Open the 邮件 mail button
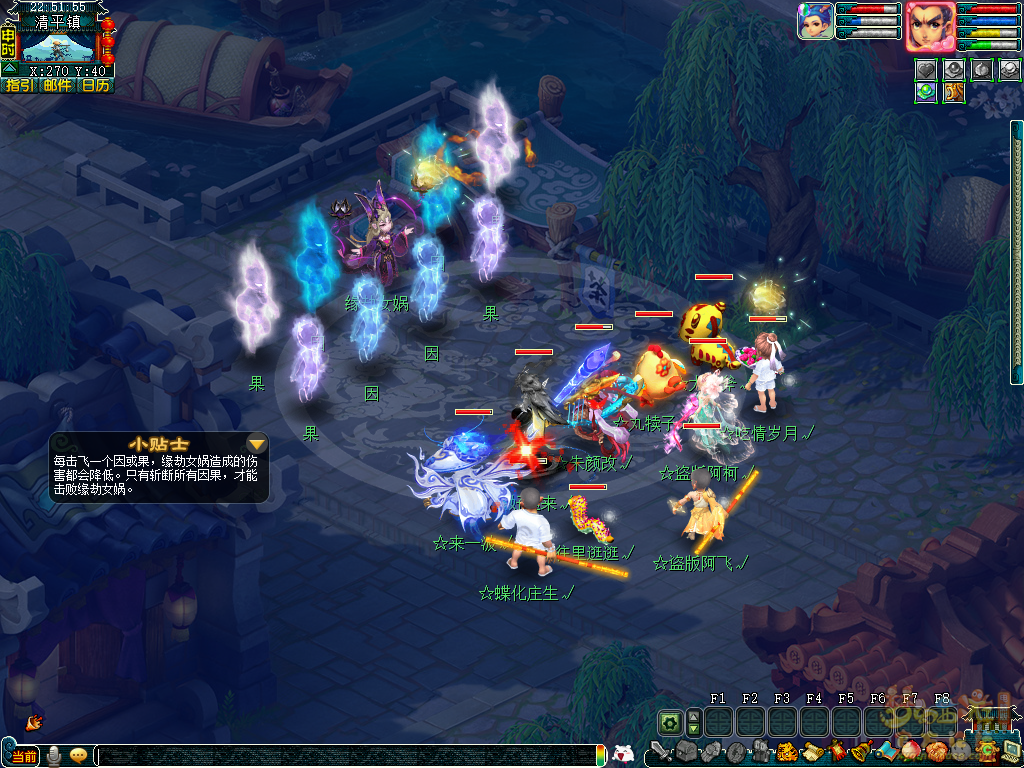This screenshot has height=768, width=1024. coord(57,86)
